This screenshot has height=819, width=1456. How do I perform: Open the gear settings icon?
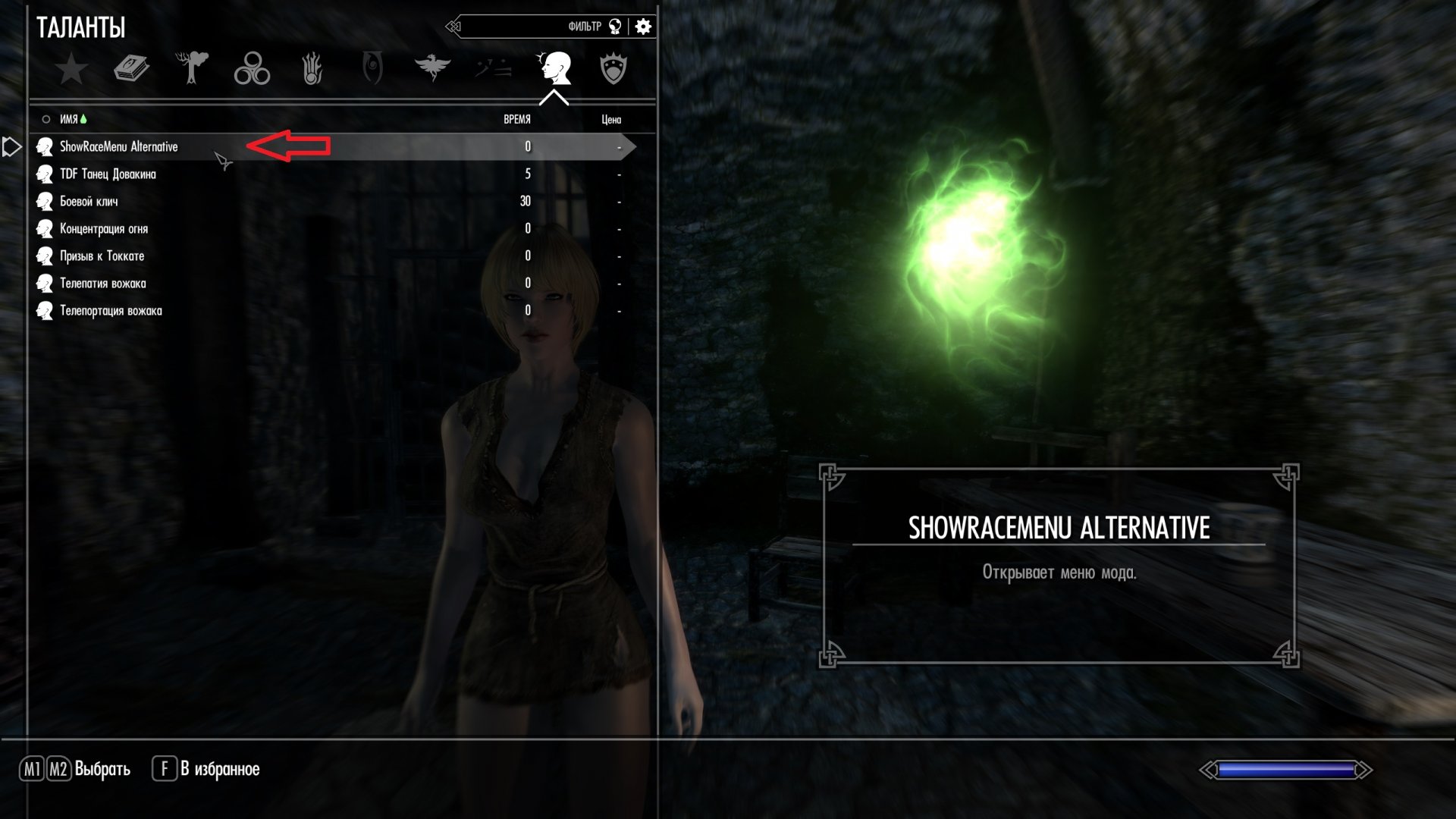tap(643, 27)
